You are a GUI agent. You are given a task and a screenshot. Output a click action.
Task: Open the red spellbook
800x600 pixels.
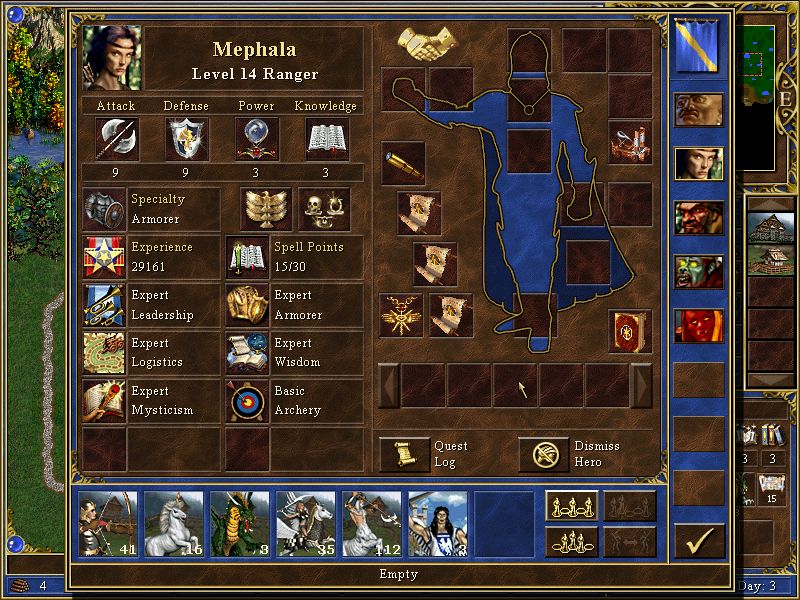coord(630,331)
